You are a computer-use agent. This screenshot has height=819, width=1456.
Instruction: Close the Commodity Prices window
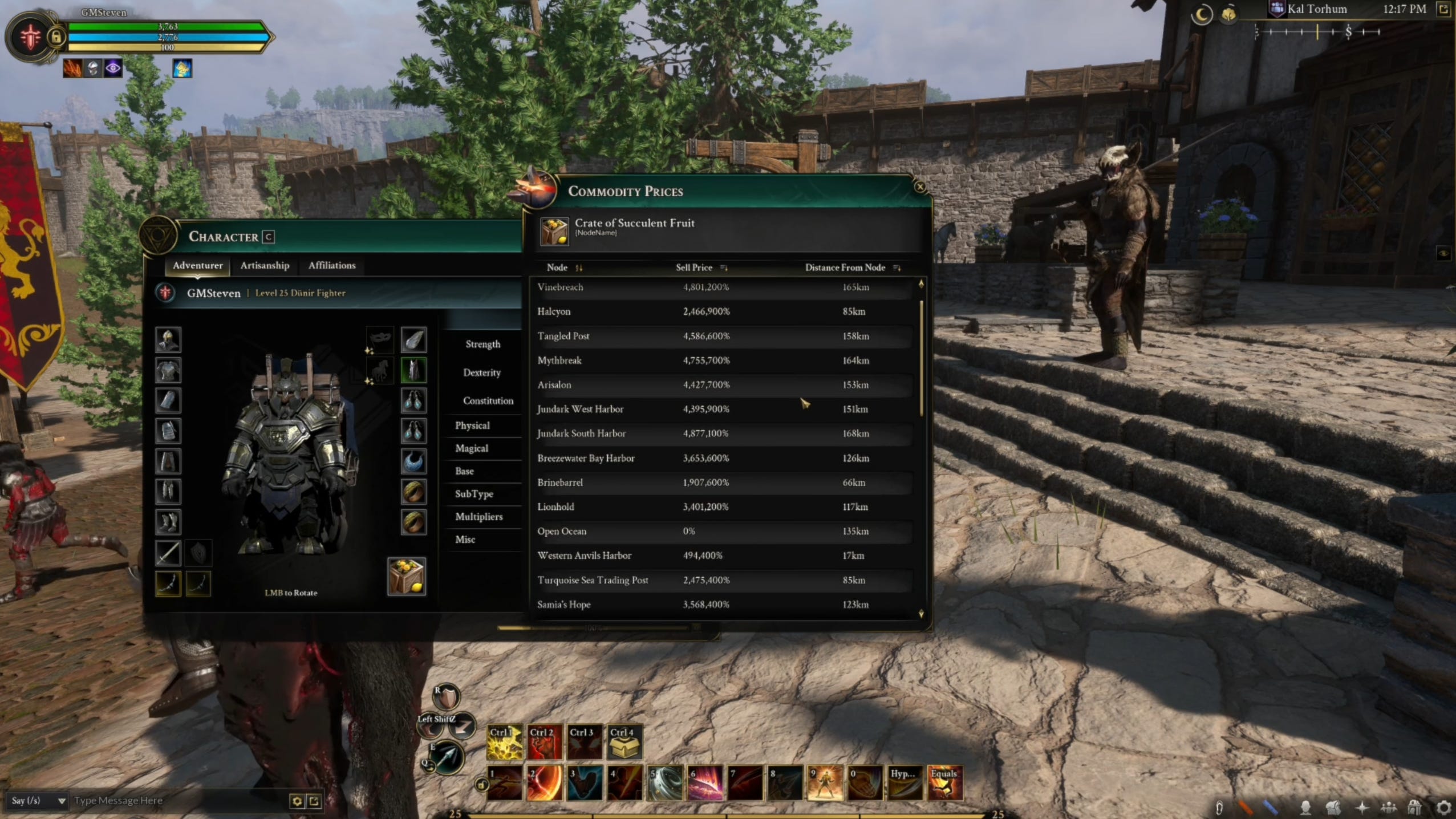coord(919,187)
